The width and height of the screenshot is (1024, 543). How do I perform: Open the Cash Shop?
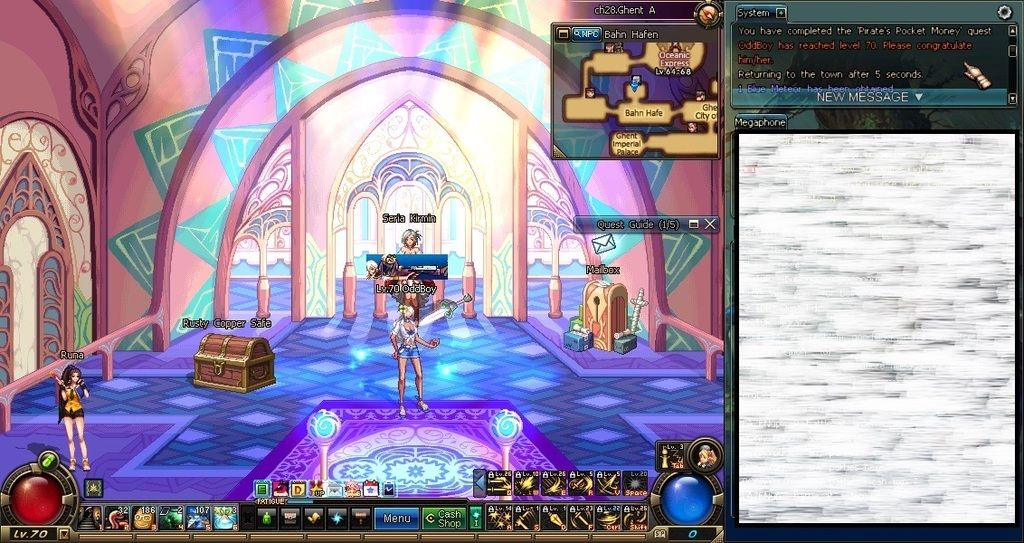pyautogui.click(x=443, y=518)
